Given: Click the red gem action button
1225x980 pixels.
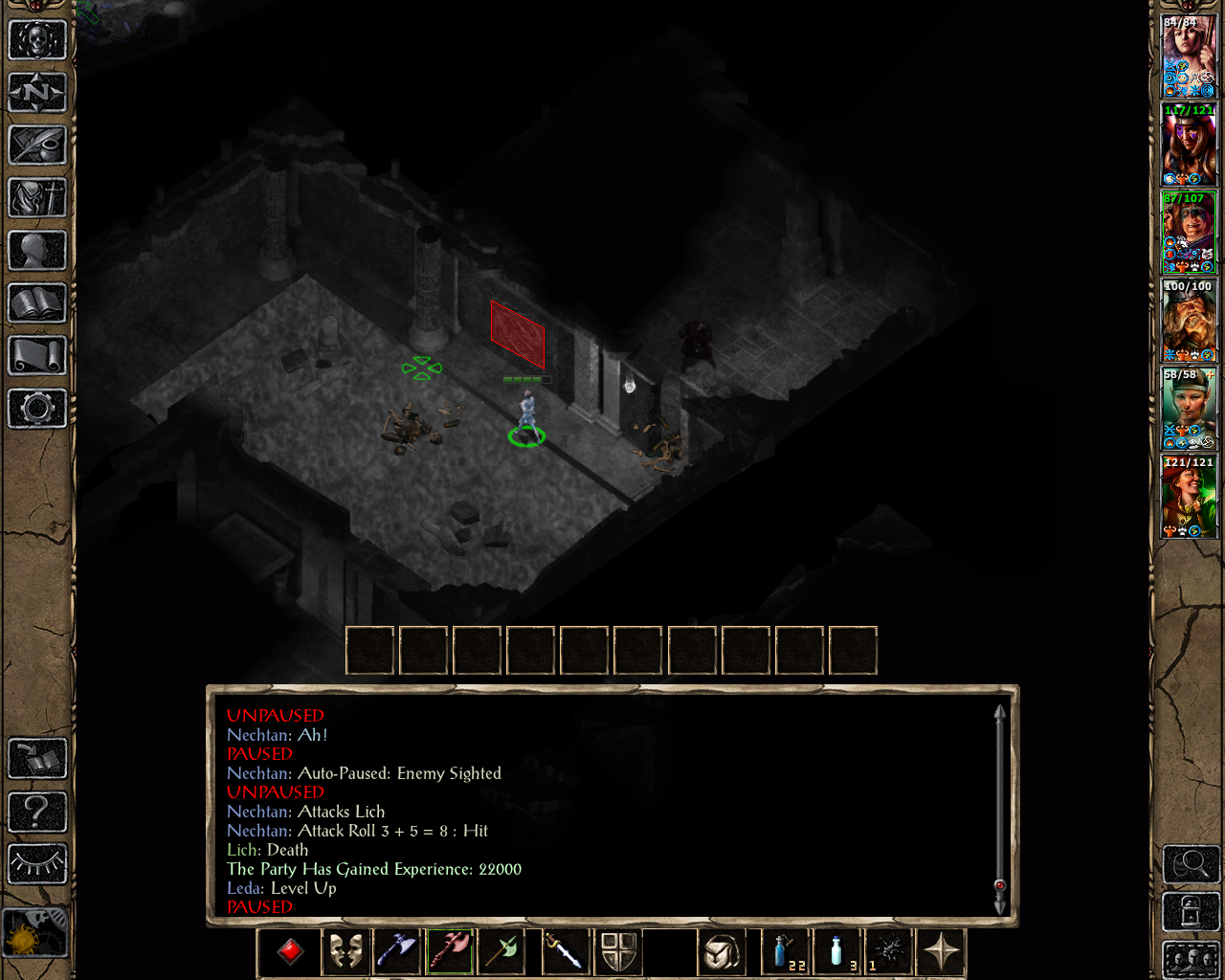Looking at the screenshot, I should coord(291,952).
